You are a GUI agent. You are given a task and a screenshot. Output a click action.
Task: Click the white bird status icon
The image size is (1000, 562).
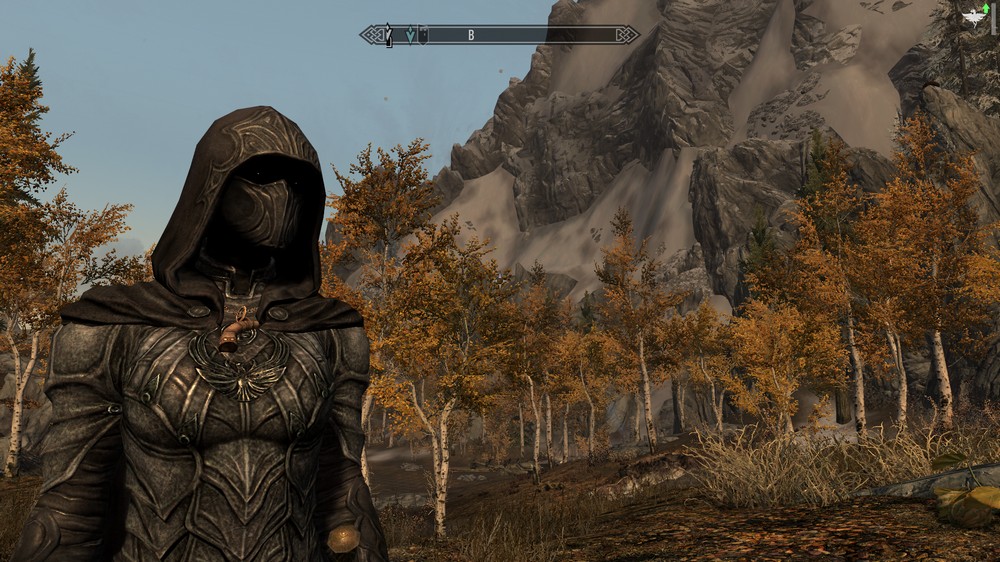pos(974,16)
